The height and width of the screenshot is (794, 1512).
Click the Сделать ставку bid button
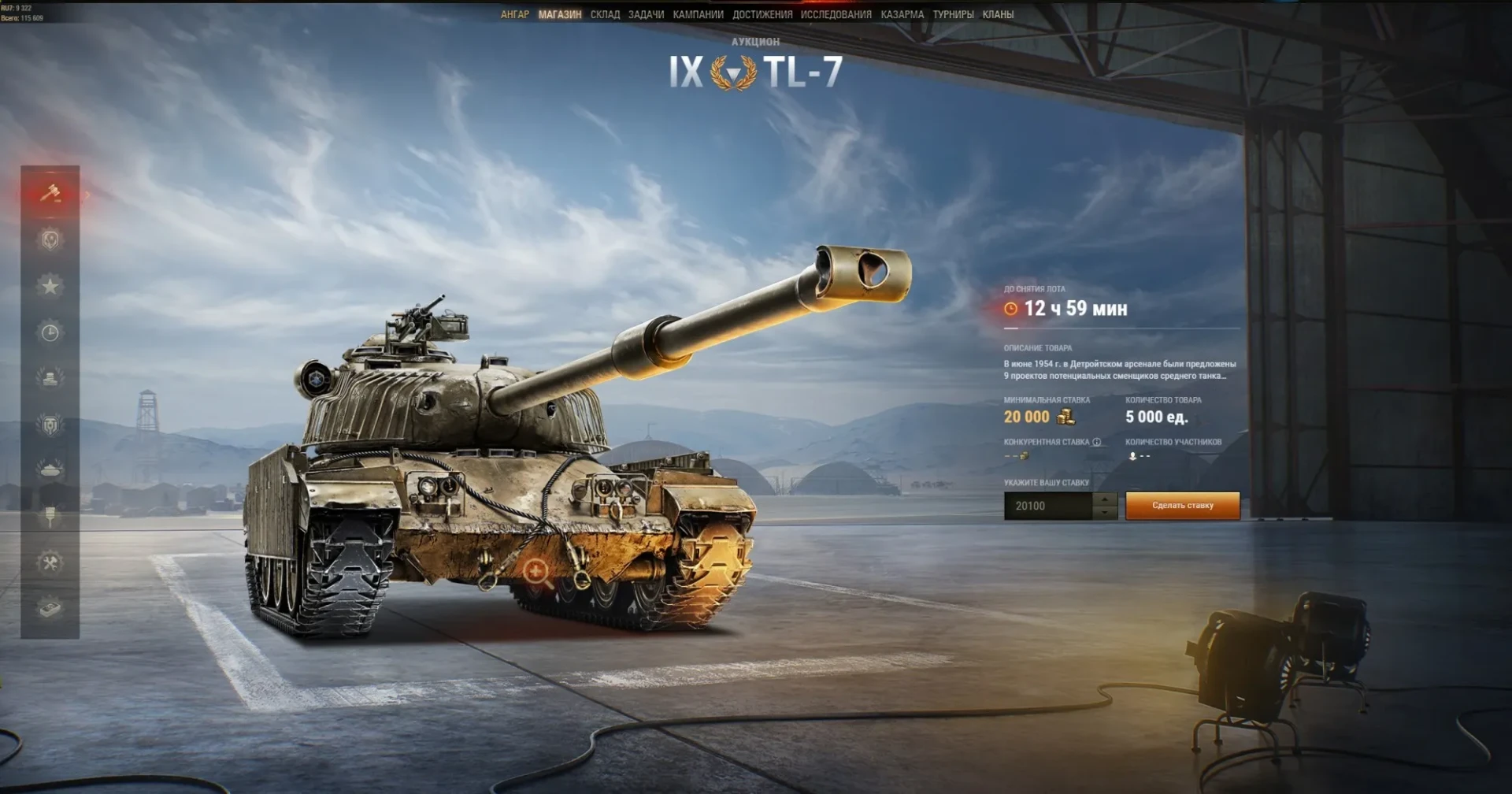pyautogui.click(x=1182, y=506)
